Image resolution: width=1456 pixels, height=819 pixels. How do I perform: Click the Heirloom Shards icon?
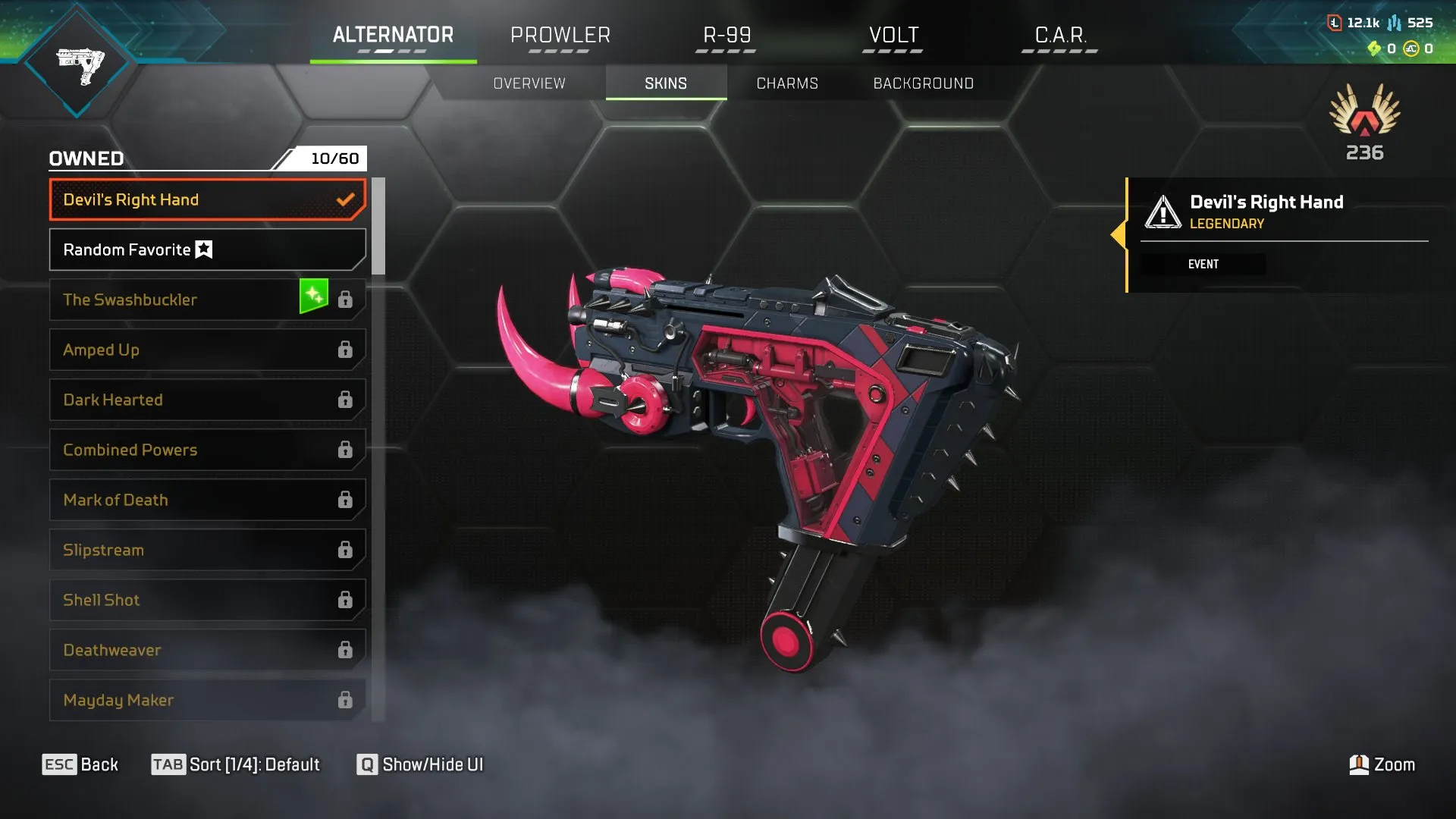[x=1373, y=50]
